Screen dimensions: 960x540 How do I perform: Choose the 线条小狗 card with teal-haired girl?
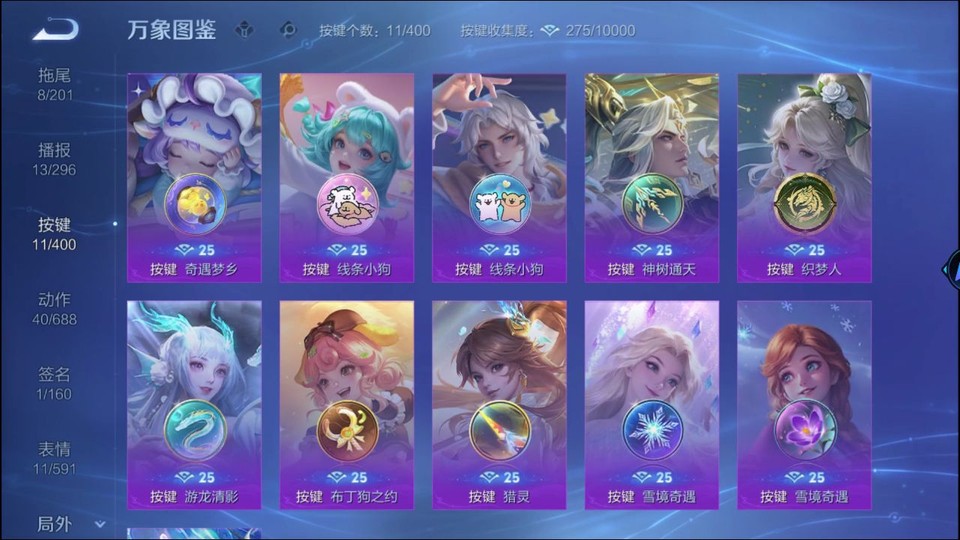[x=347, y=178]
